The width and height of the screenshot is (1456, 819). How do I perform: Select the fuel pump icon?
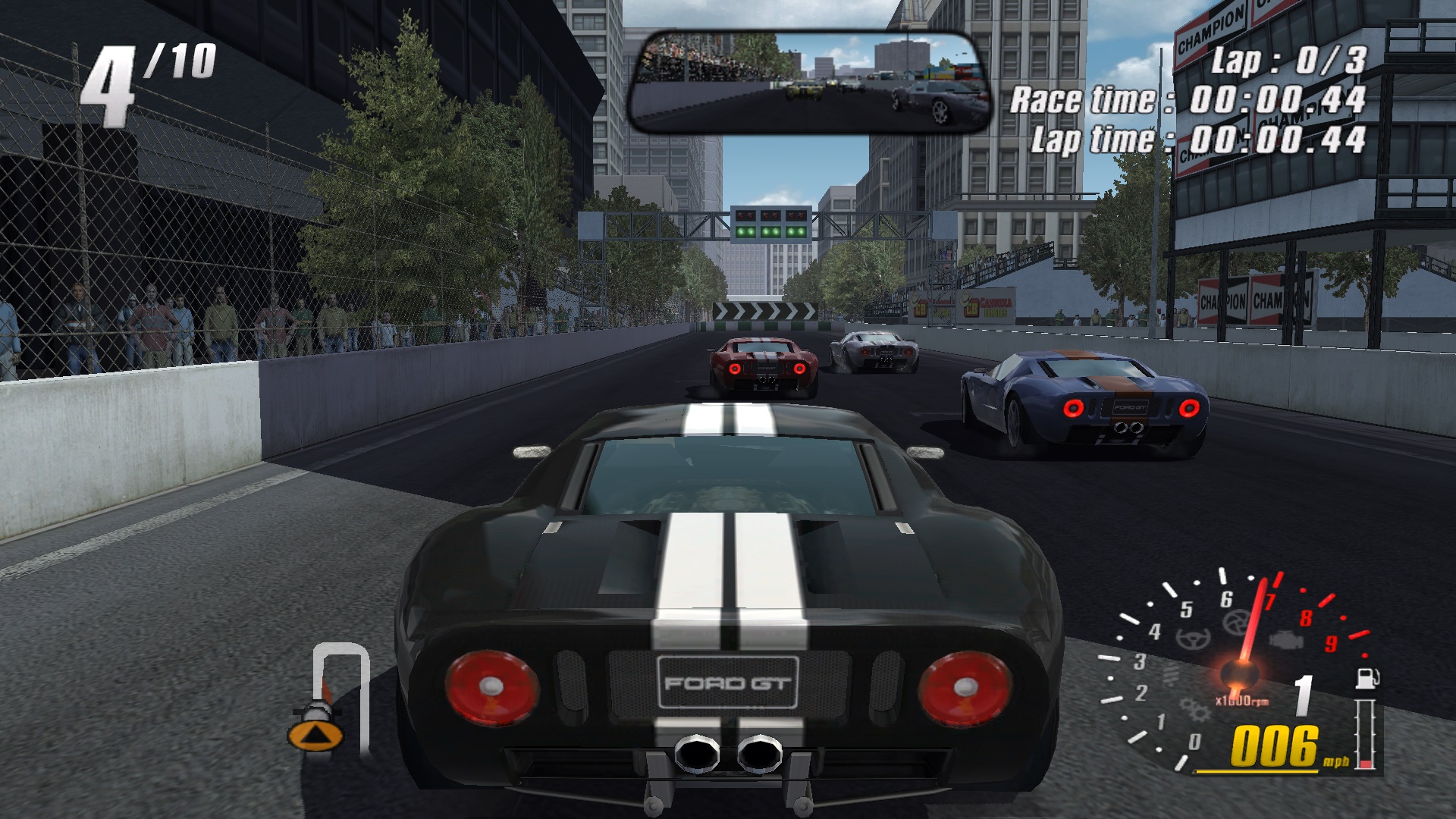[1367, 677]
